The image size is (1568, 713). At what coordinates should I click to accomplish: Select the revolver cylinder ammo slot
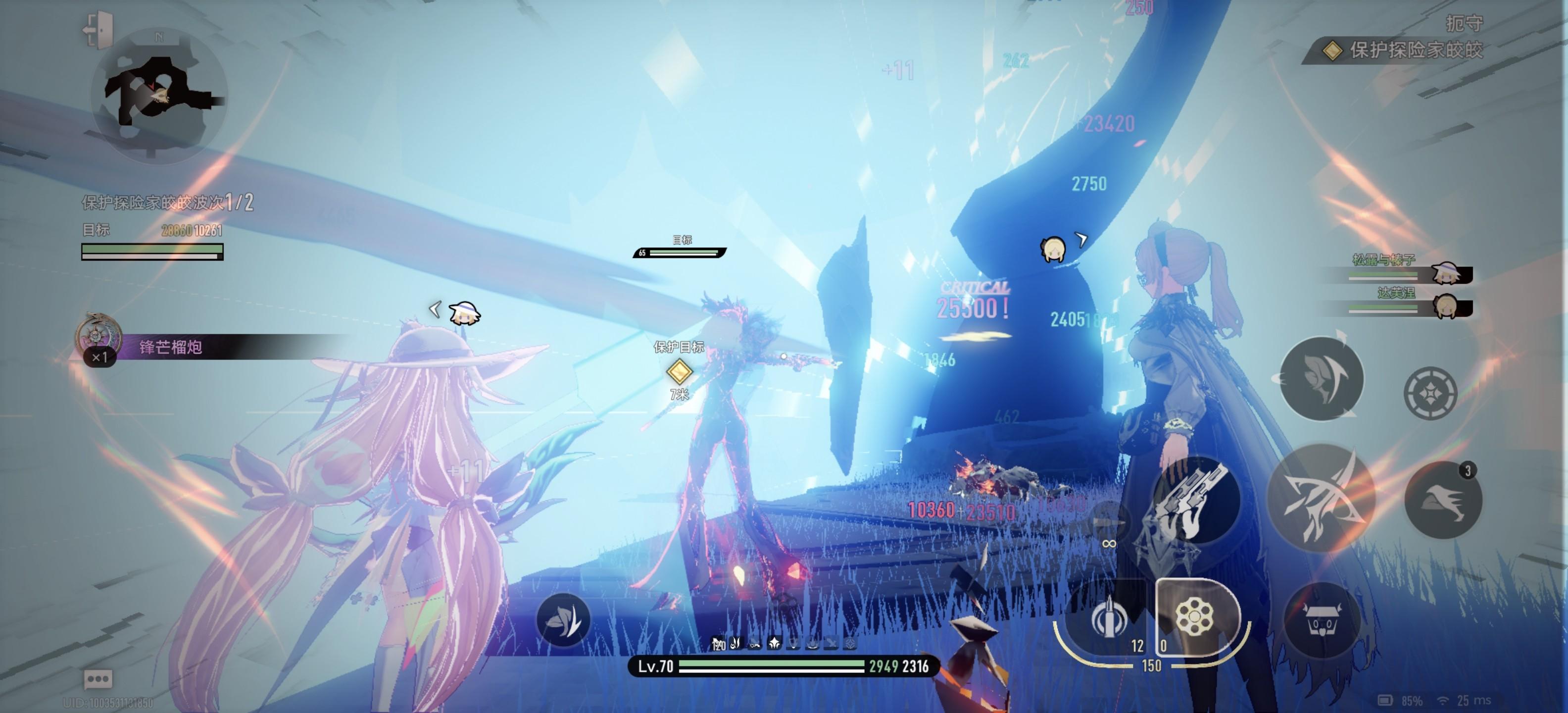pos(1194,617)
